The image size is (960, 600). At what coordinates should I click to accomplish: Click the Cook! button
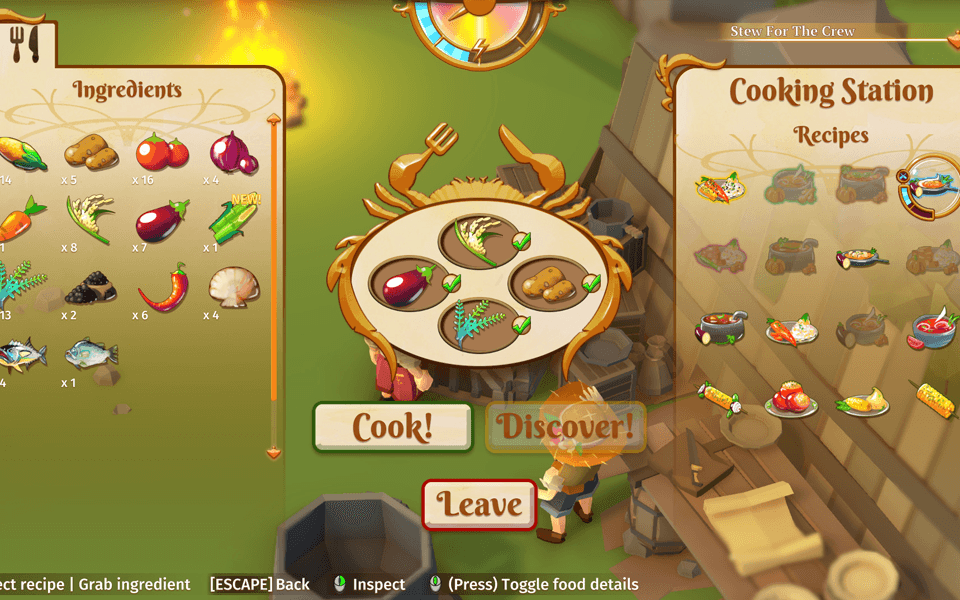(x=392, y=427)
